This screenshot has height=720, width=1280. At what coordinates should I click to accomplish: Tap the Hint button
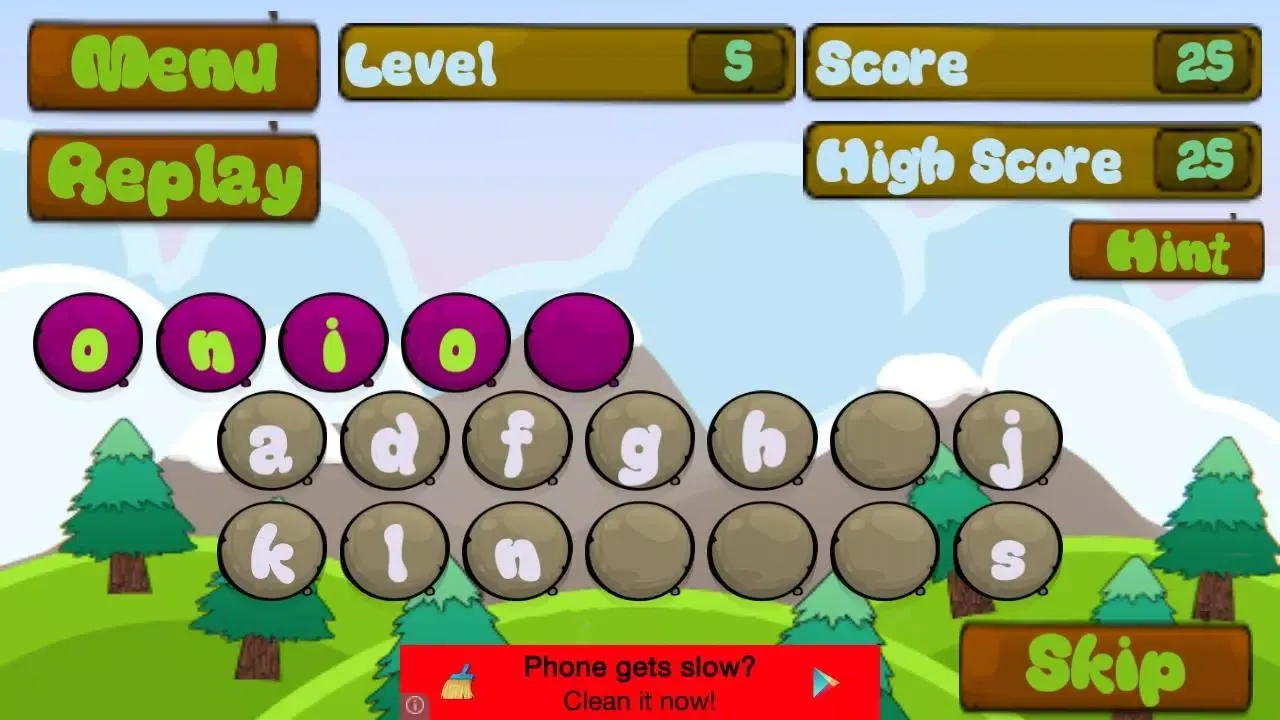click(1168, 250)
